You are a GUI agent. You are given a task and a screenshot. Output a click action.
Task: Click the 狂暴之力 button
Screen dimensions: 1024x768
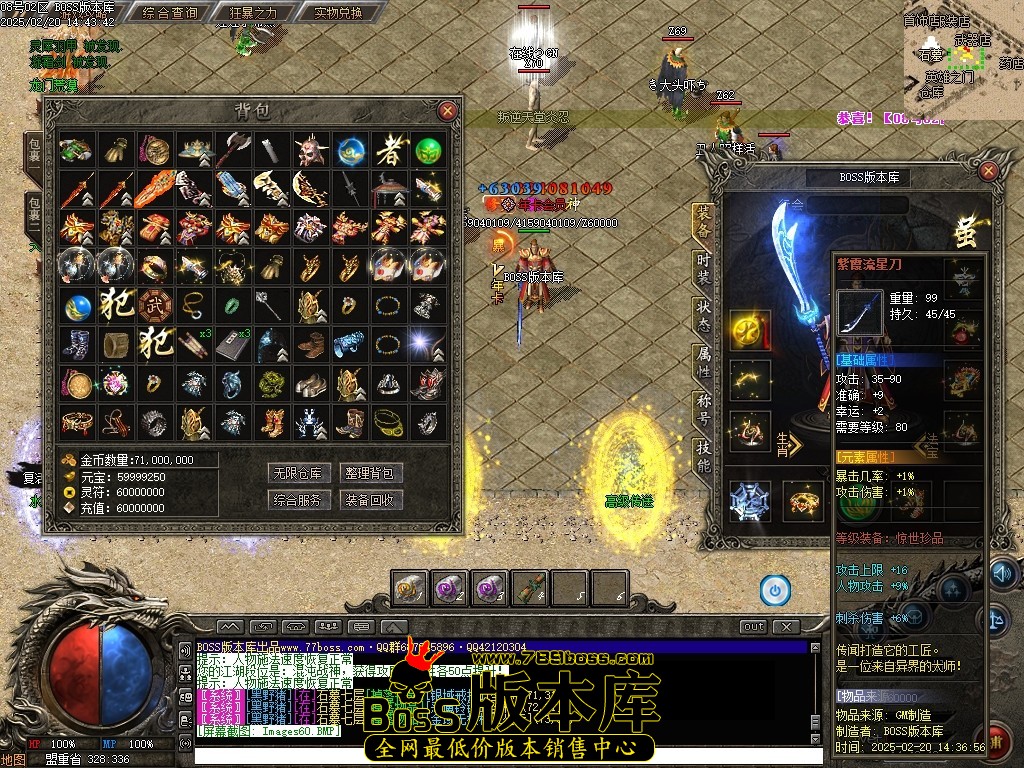254,13
